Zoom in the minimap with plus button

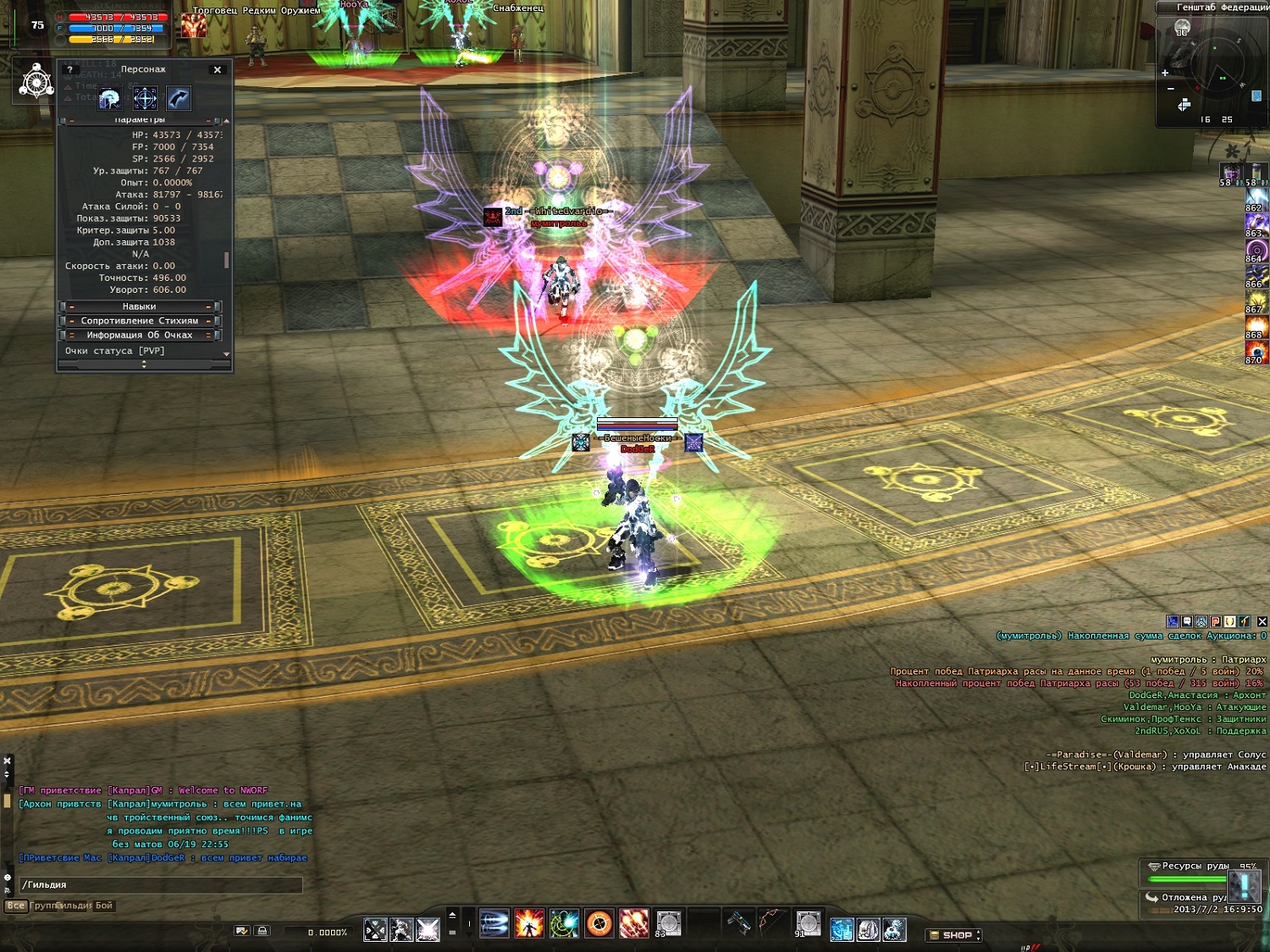(1165, 74)
